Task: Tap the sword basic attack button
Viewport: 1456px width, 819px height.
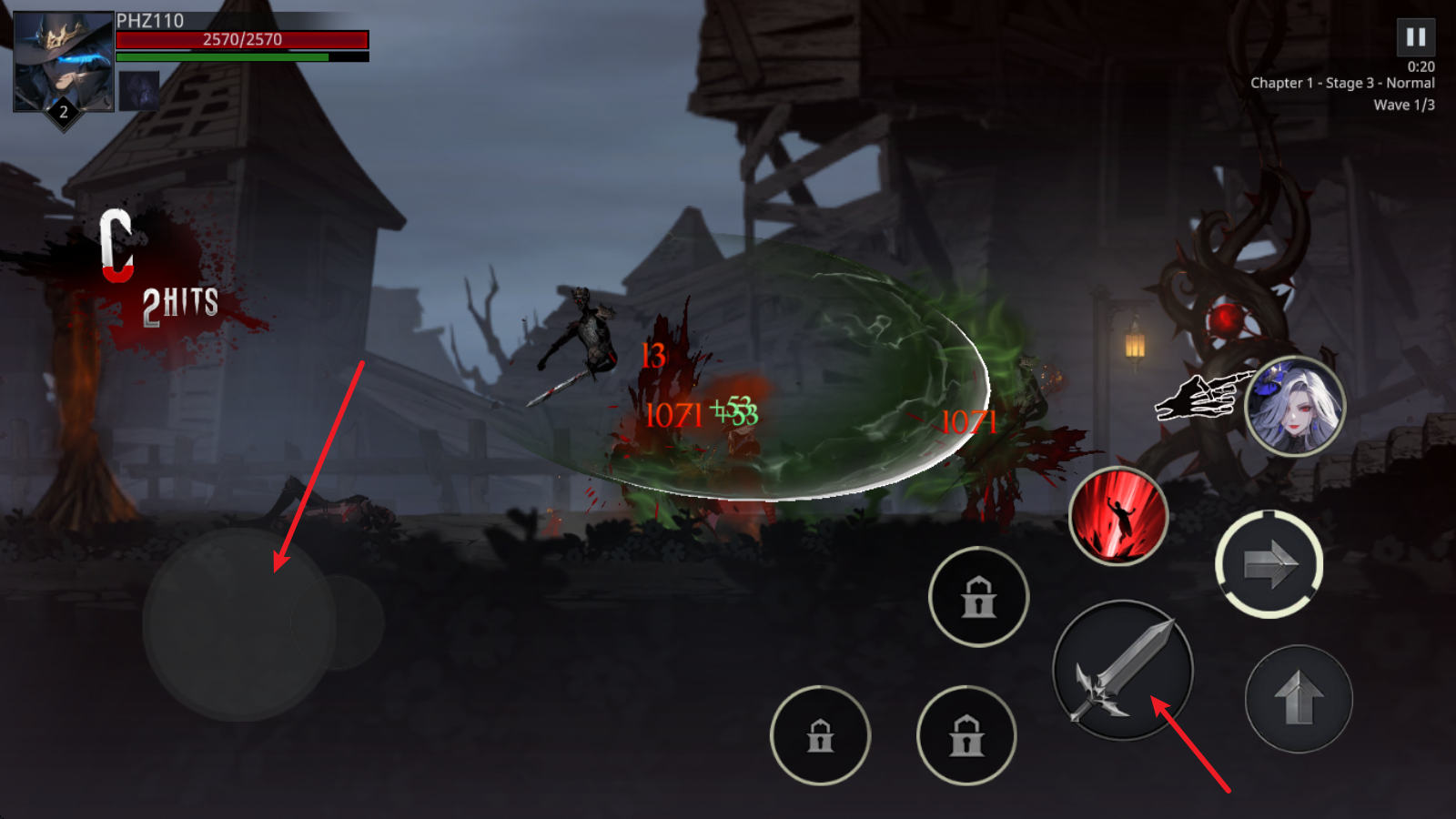Action: click(1123, 671)
